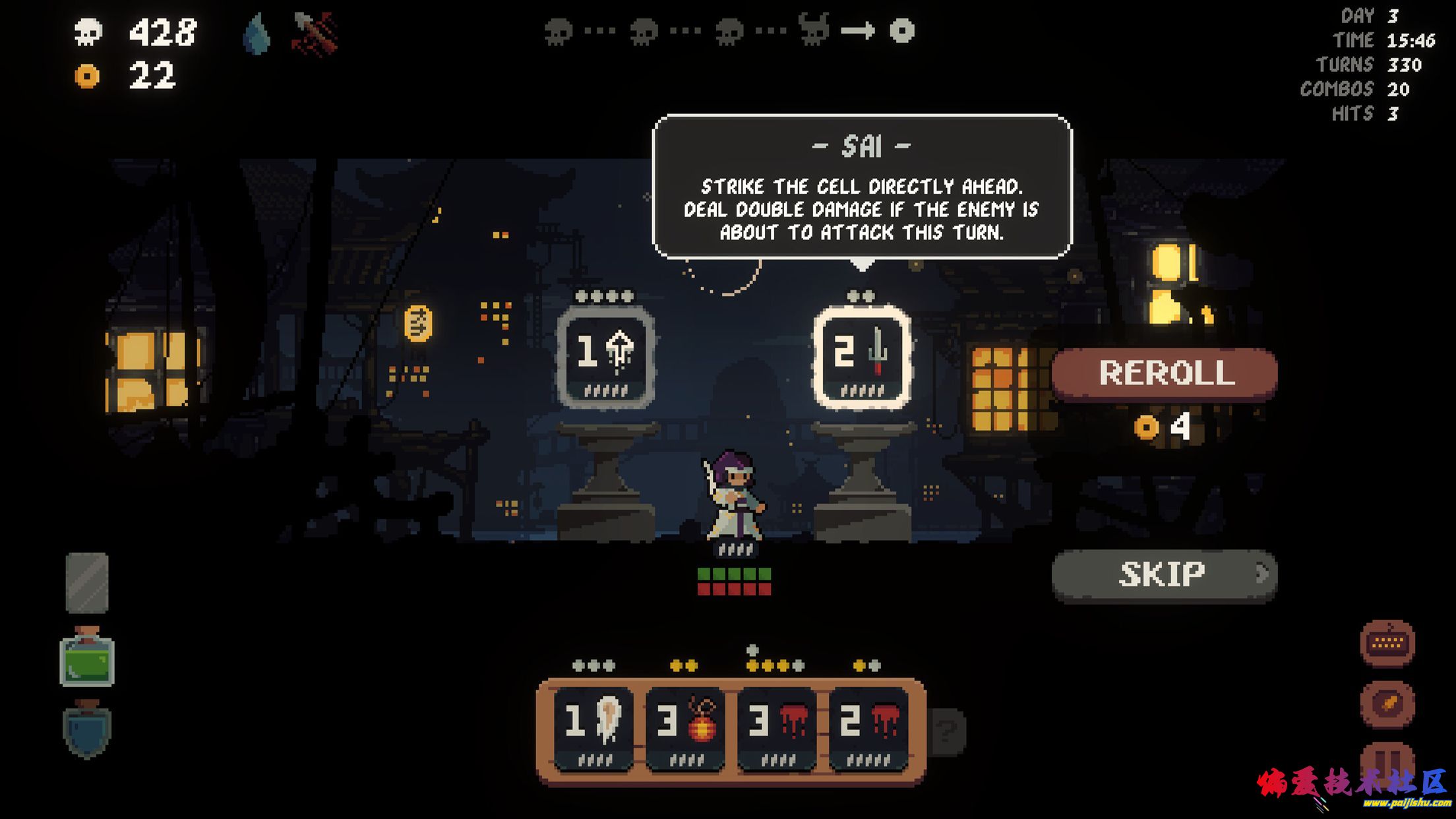This screenshot has height=819, width=1456.
Task: Choose the Sai tile reward
Action: click(x=862, y=357)
